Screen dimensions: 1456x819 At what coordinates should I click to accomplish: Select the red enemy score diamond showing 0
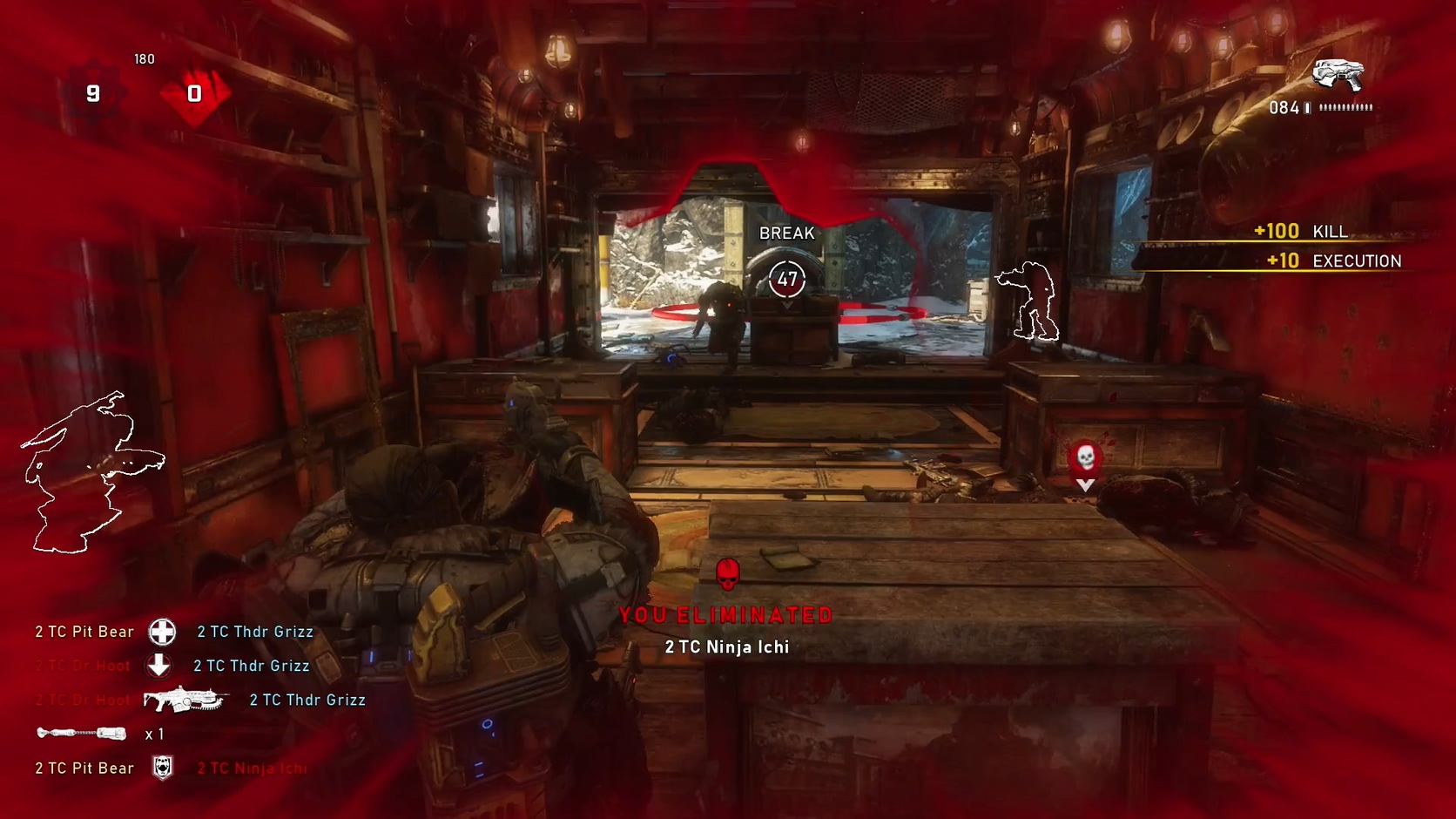pos(194,93)
